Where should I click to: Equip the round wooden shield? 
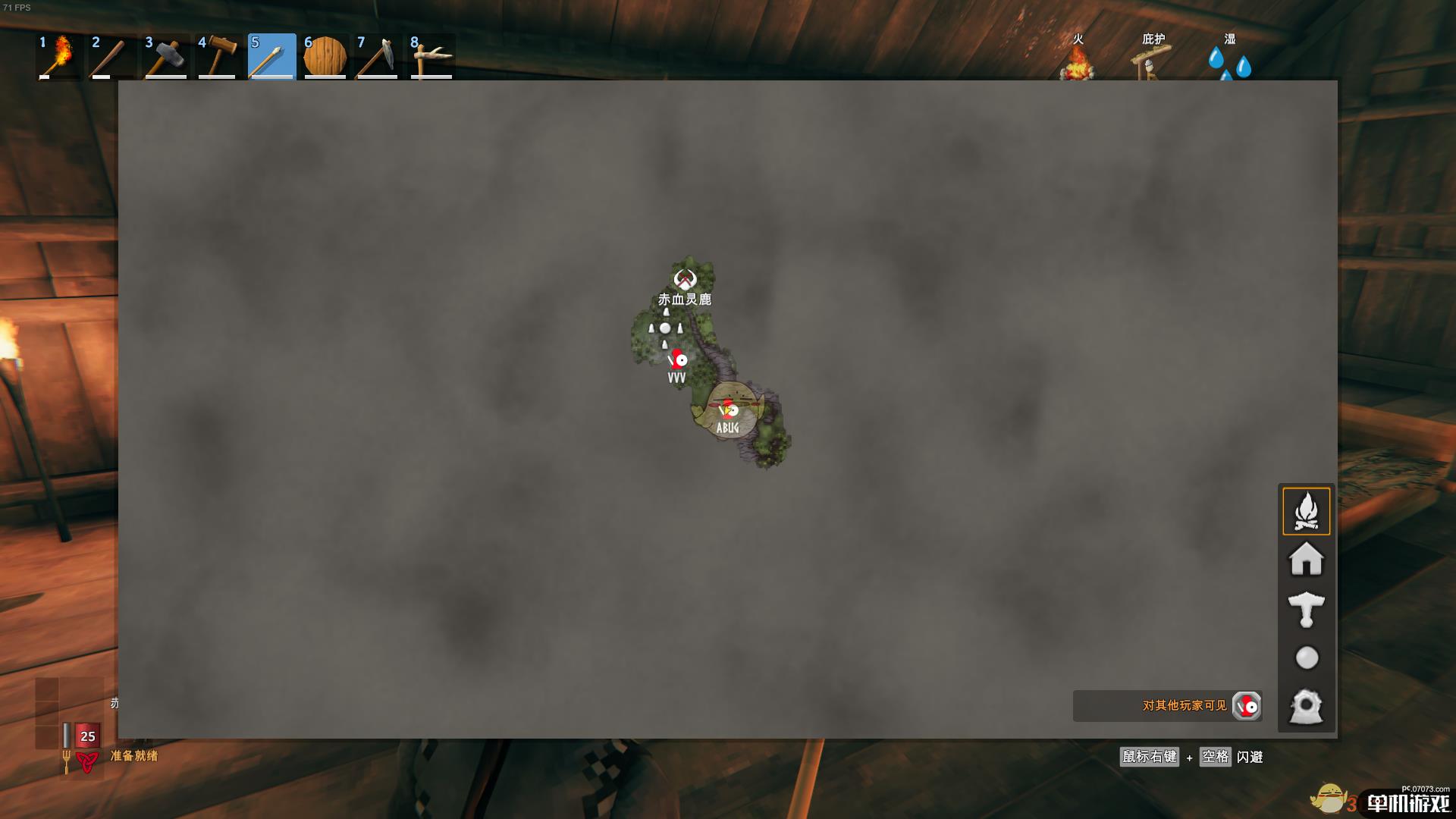click(325, 56)
